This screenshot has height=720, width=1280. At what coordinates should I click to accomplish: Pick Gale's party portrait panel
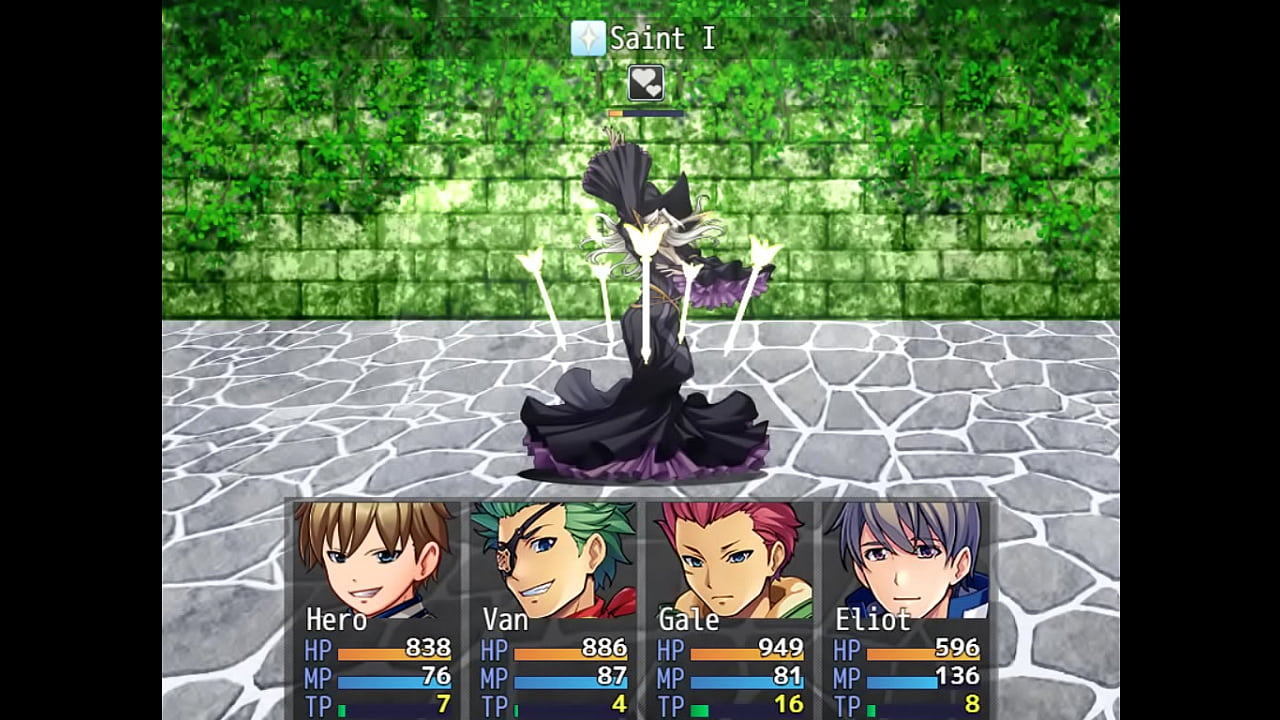pyautogui.click(x=730, y=560)
